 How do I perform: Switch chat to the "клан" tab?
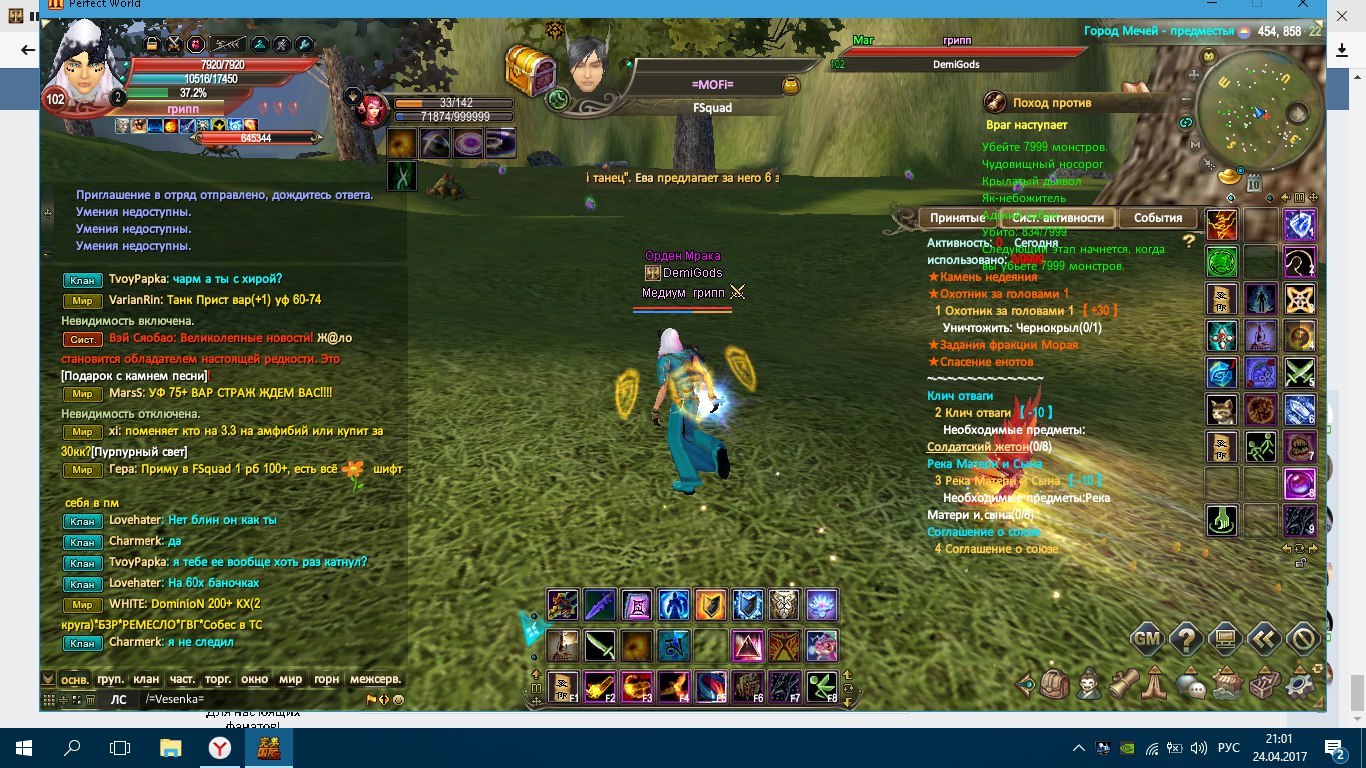click(146, 679)
